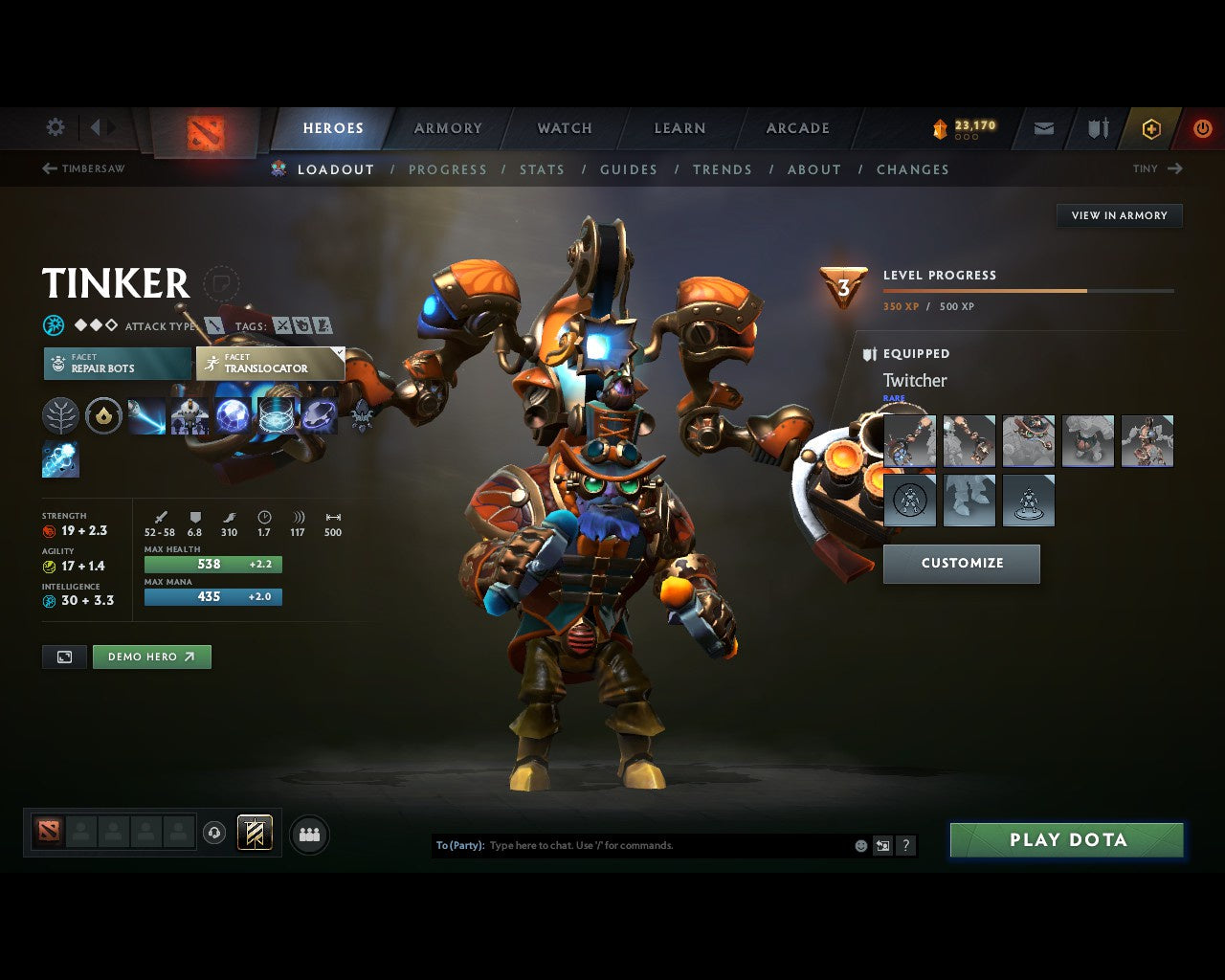Open the mail inbox icon
Image resolution: width=1225 pixels, height=980 pixels.
pyautogui.click(x=1042, y=128)
